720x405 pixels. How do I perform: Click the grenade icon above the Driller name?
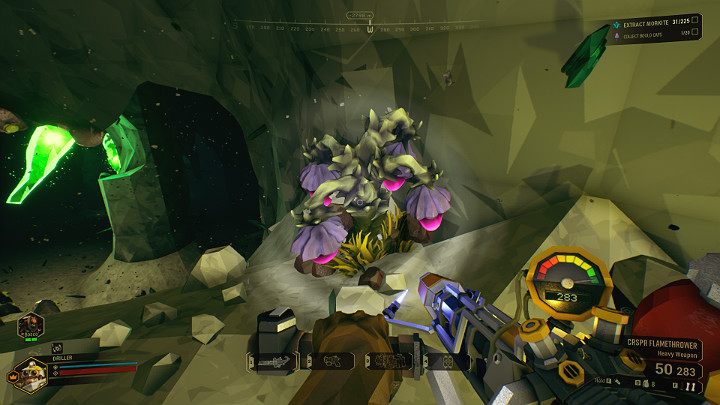pos(56,347)
